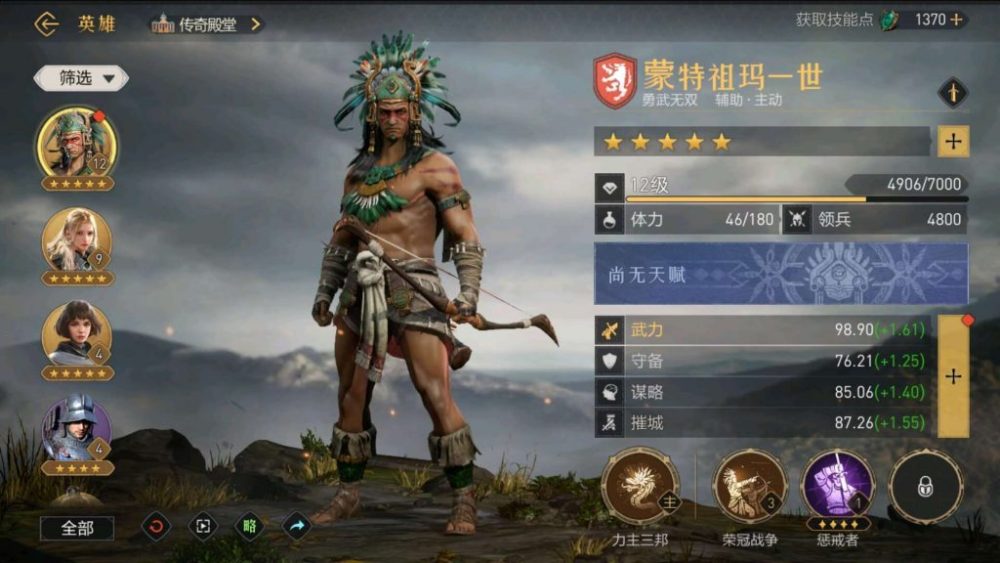Inspect the 荣冠战争 skill icon
The image size is (1000, 563).
coord(750,487)
